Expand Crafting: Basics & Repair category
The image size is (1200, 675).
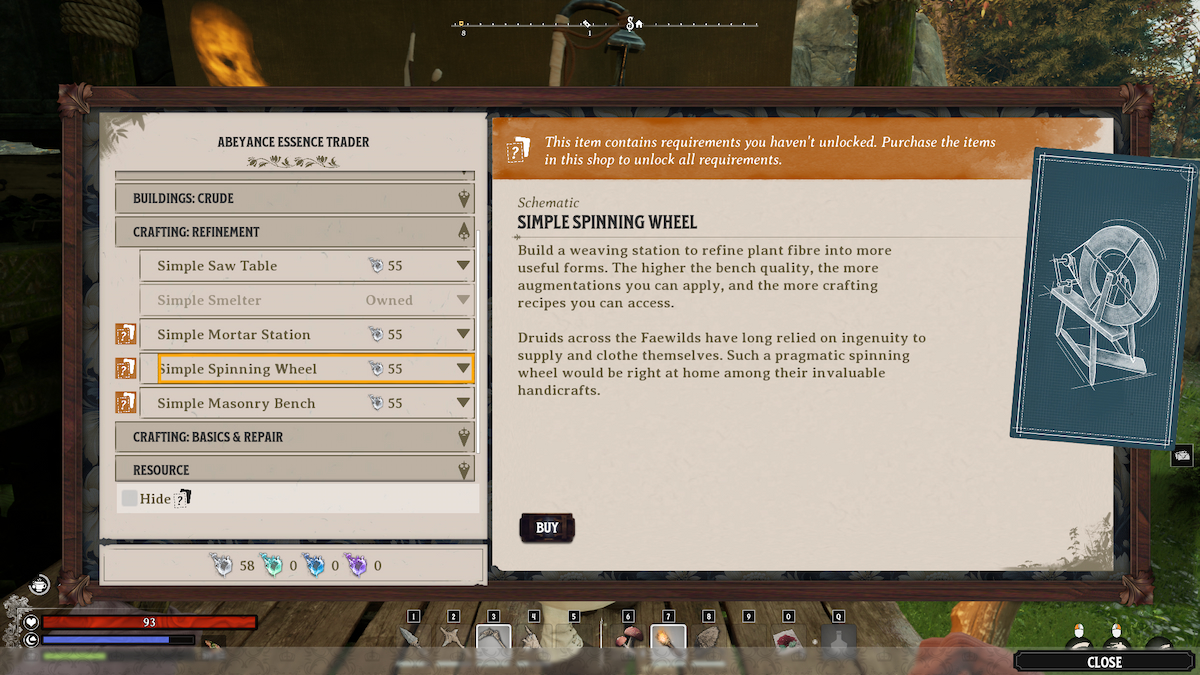[295, 437]
